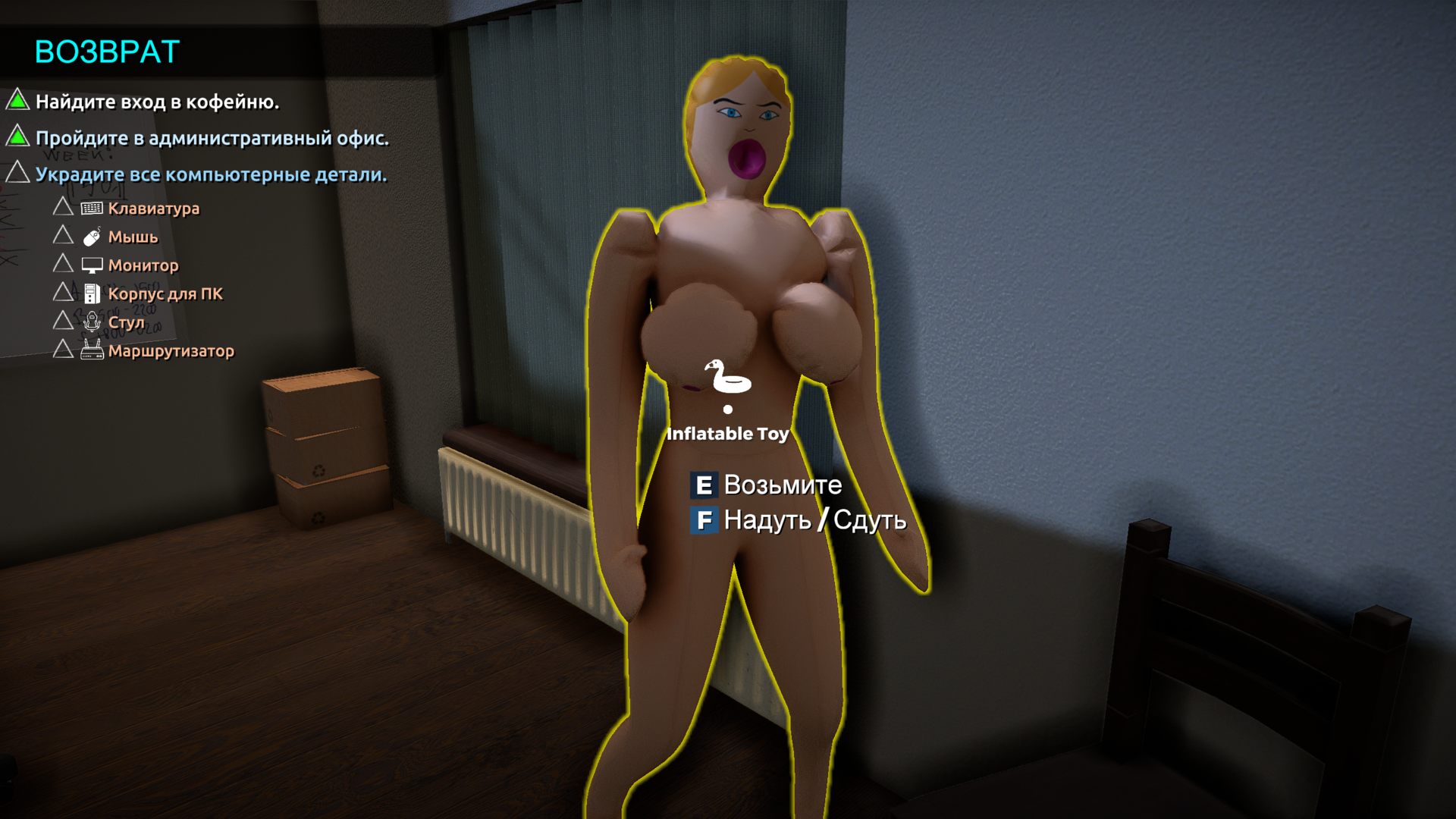Click the Стул checklist item
The width and height of the screenshot is (1456, 819).
coord(126,322)
